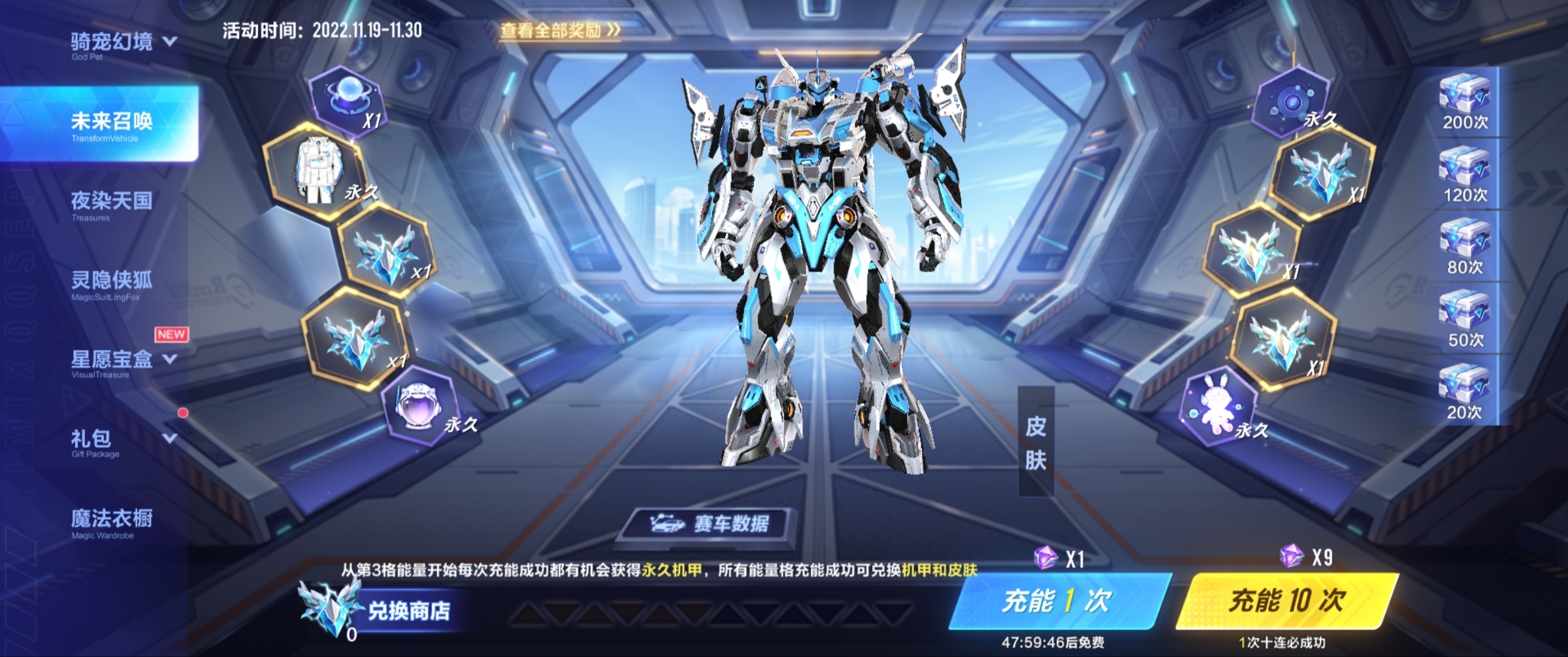Open the 查看全部奖励 rewards link
The height and width of the screenshot is (657, 1568).
click(560, 31)
